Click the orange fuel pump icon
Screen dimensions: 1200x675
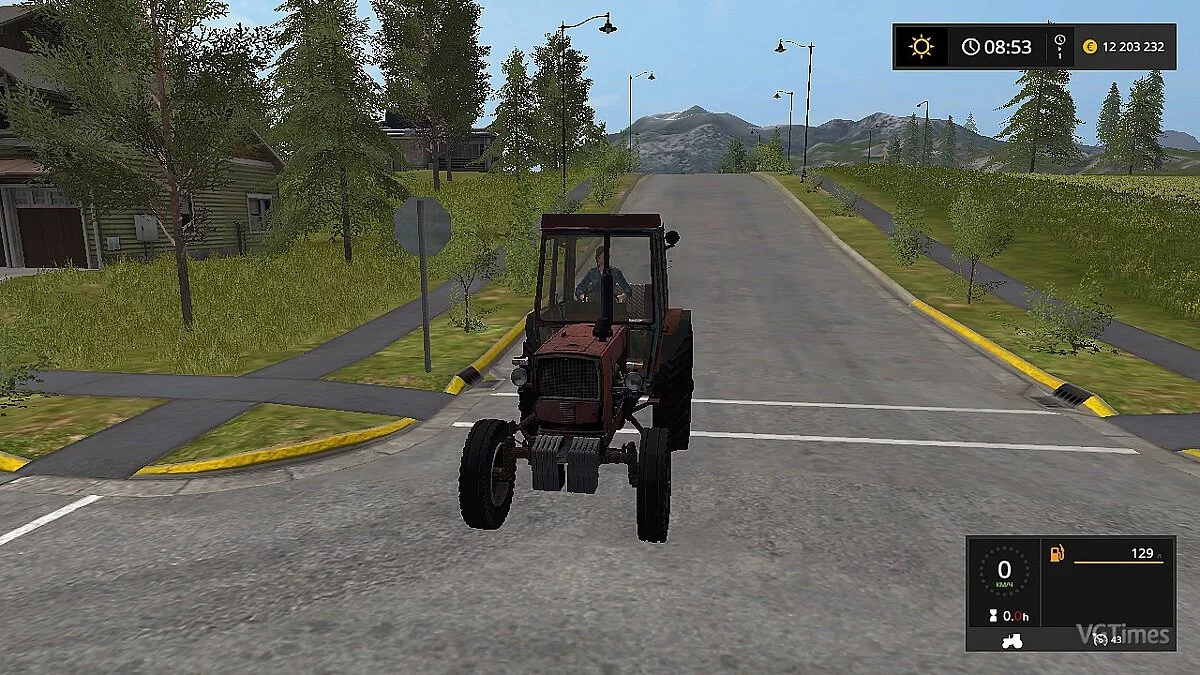pyautogui.click(x=1055, y=553)
